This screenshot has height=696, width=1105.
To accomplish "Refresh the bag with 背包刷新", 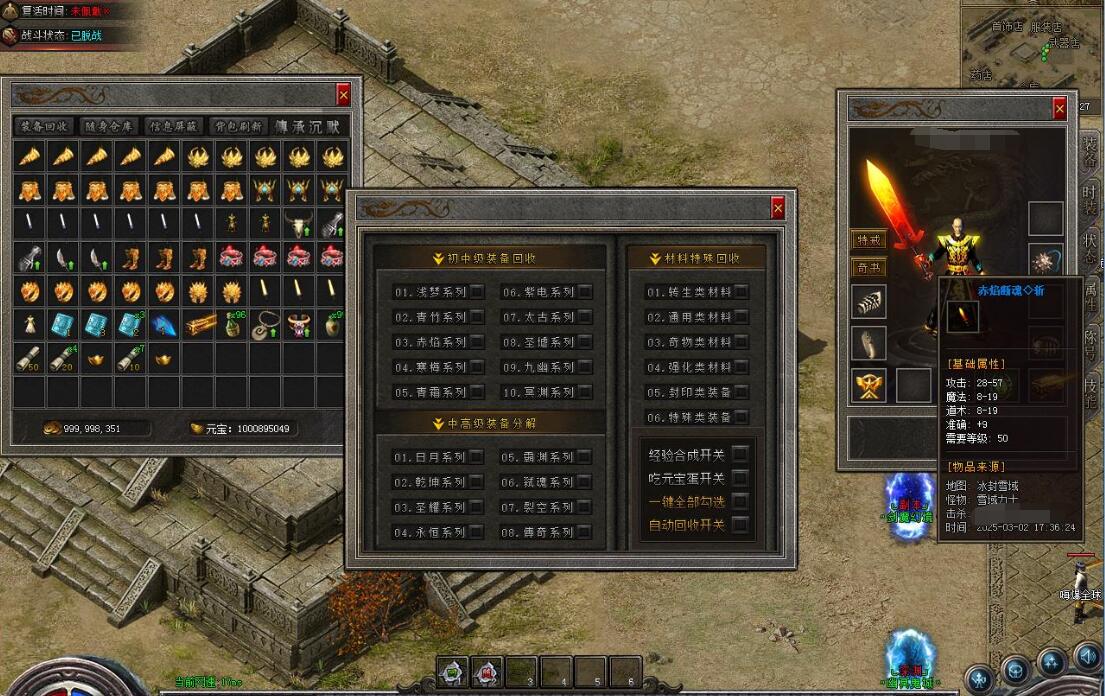I will pos(238,126).
